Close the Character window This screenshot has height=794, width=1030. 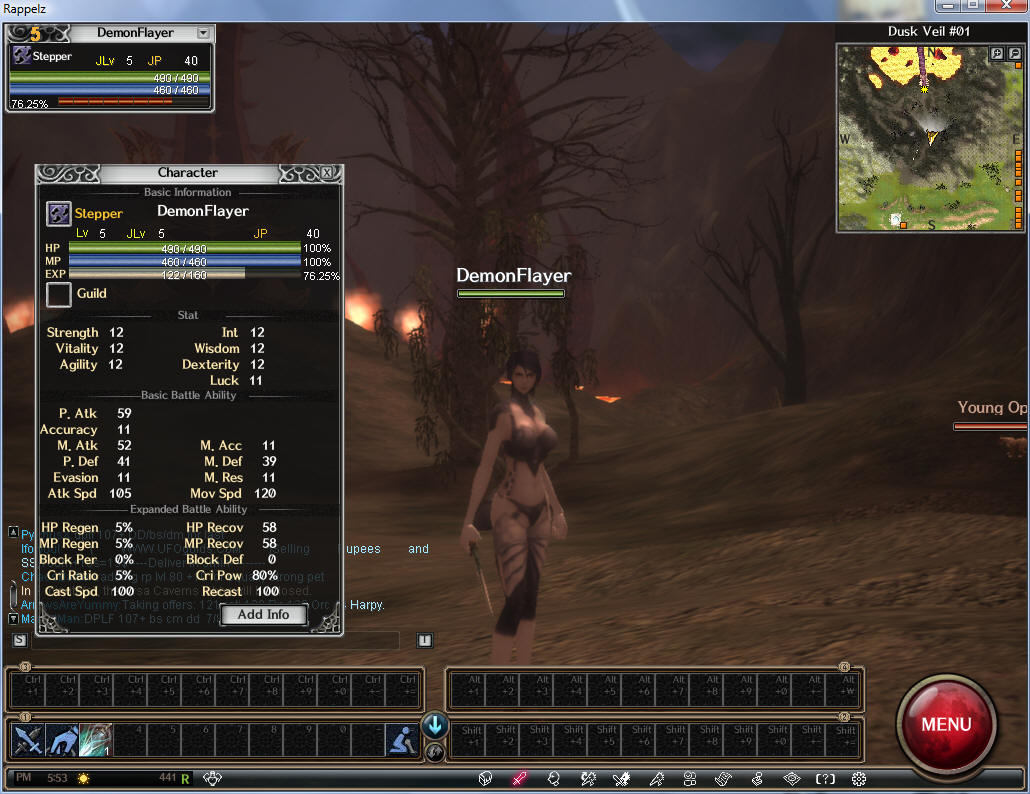coord(327,173)
